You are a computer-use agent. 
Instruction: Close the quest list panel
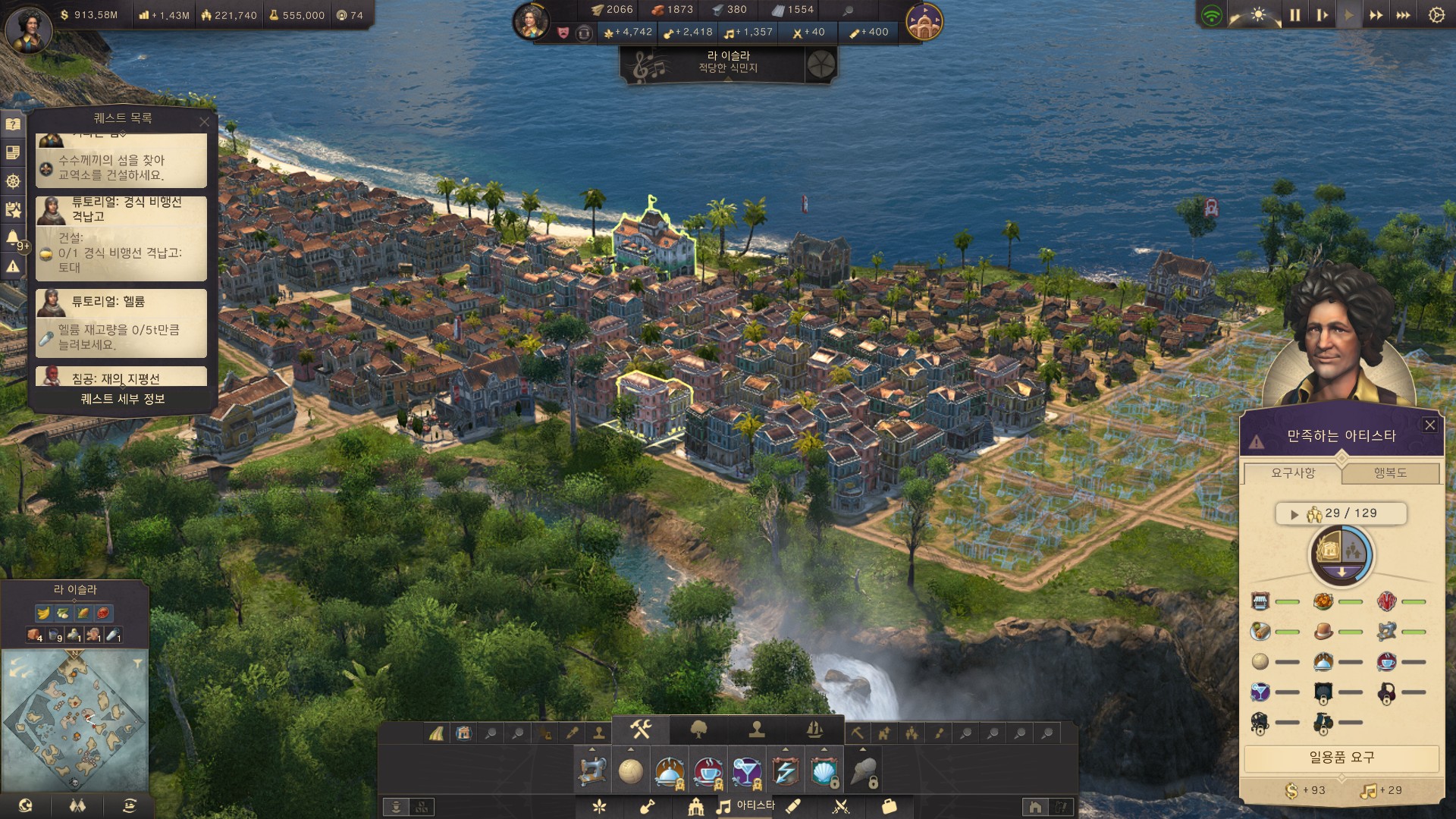(x=204, y=121)
